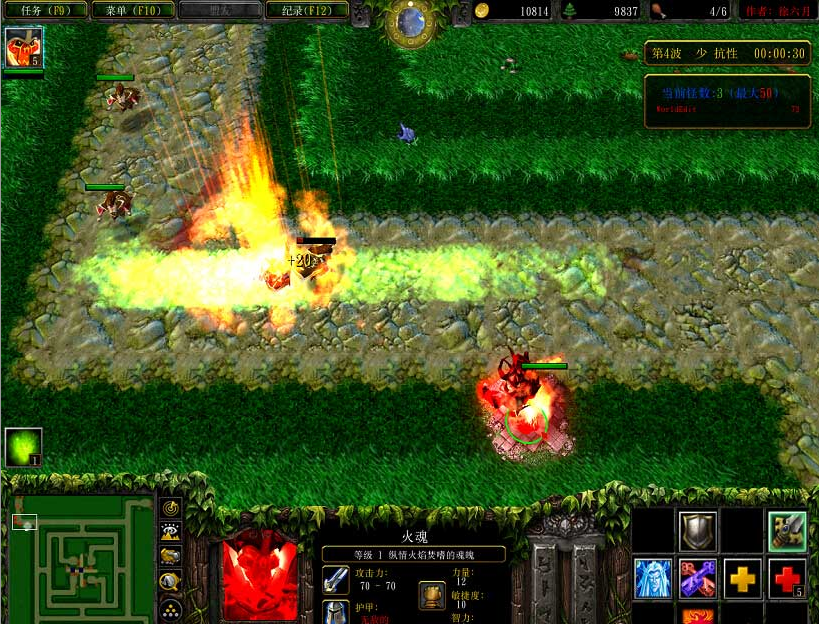Select the shield command icon

click(x=697, y=530)
